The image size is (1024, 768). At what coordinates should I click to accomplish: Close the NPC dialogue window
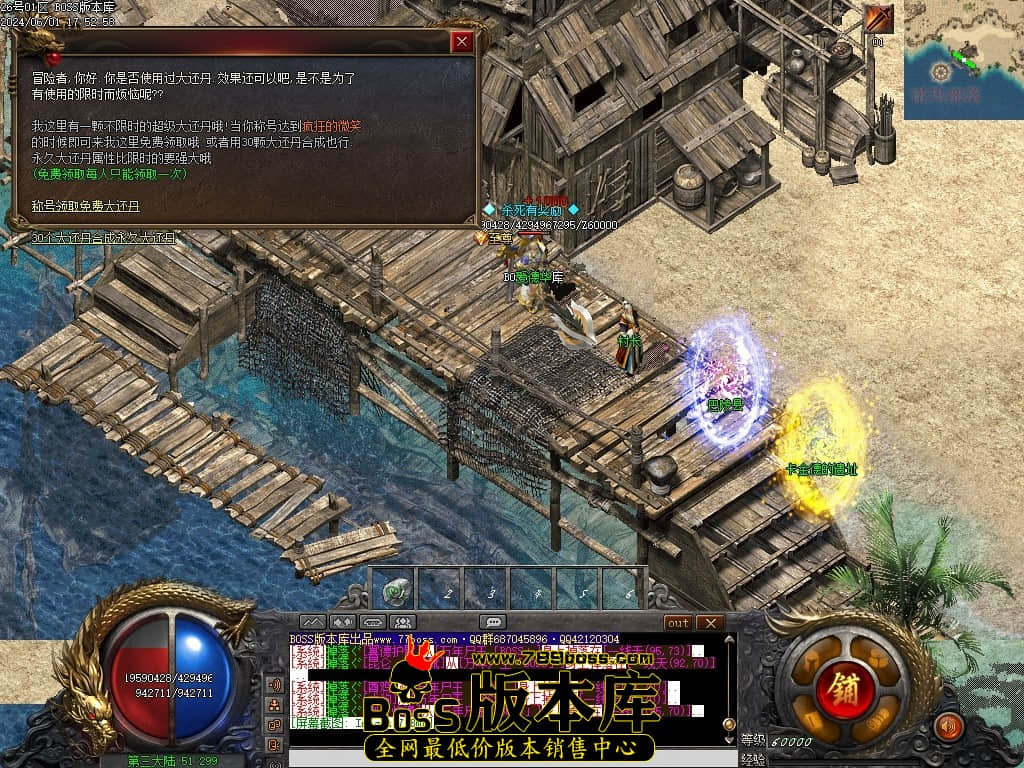pyautogui.click(x=461, y=42)
